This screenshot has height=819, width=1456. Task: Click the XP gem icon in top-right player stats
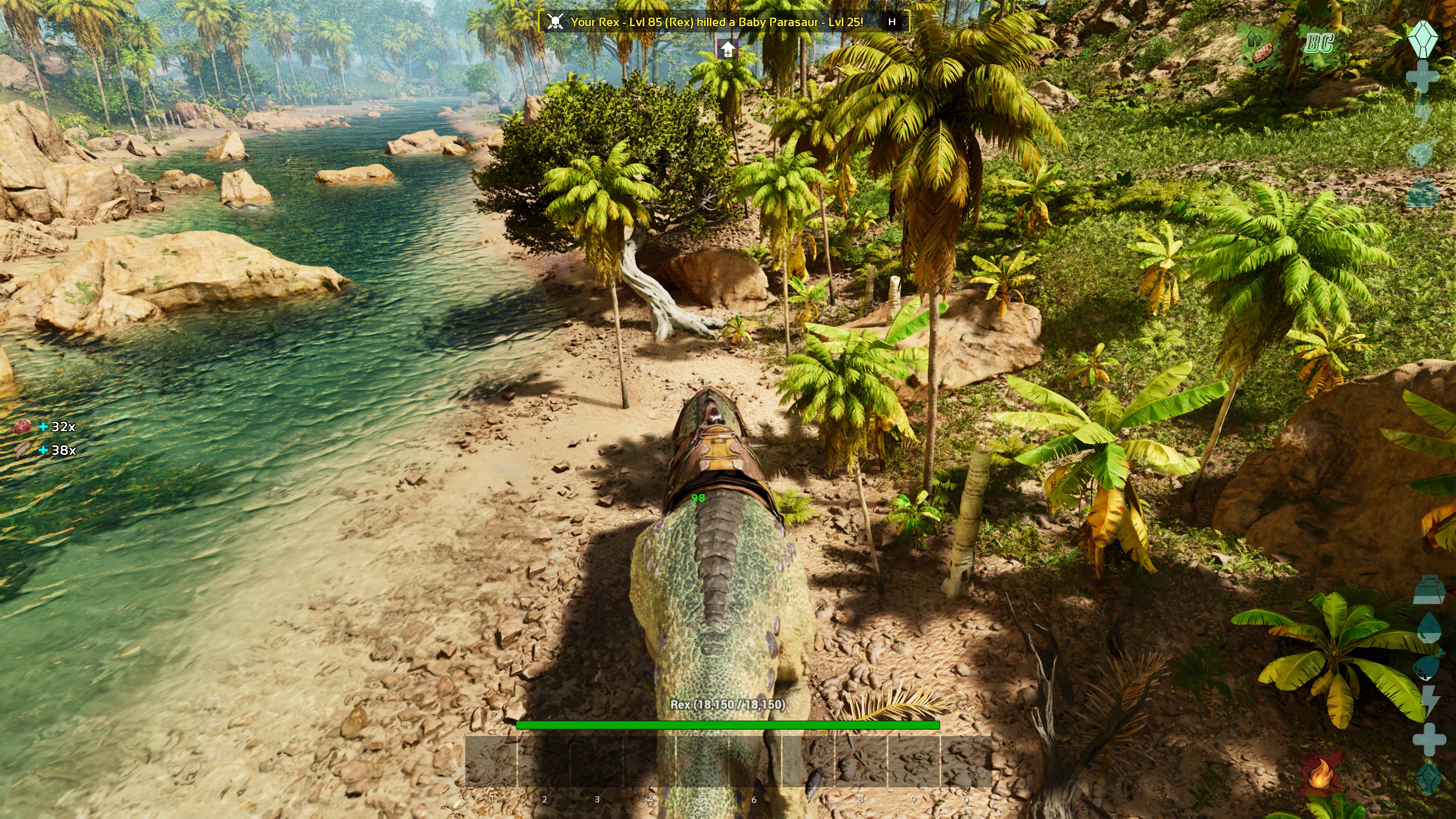point(1422,40)
